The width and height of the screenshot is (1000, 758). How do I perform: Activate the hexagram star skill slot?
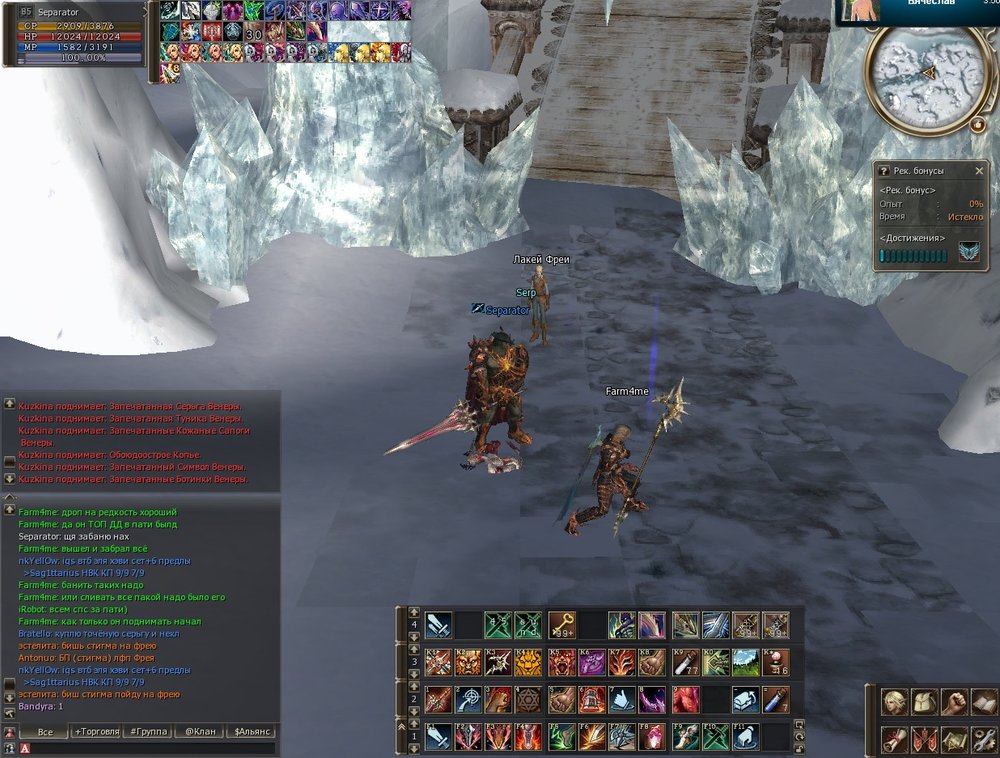click(x=530, y=699)
